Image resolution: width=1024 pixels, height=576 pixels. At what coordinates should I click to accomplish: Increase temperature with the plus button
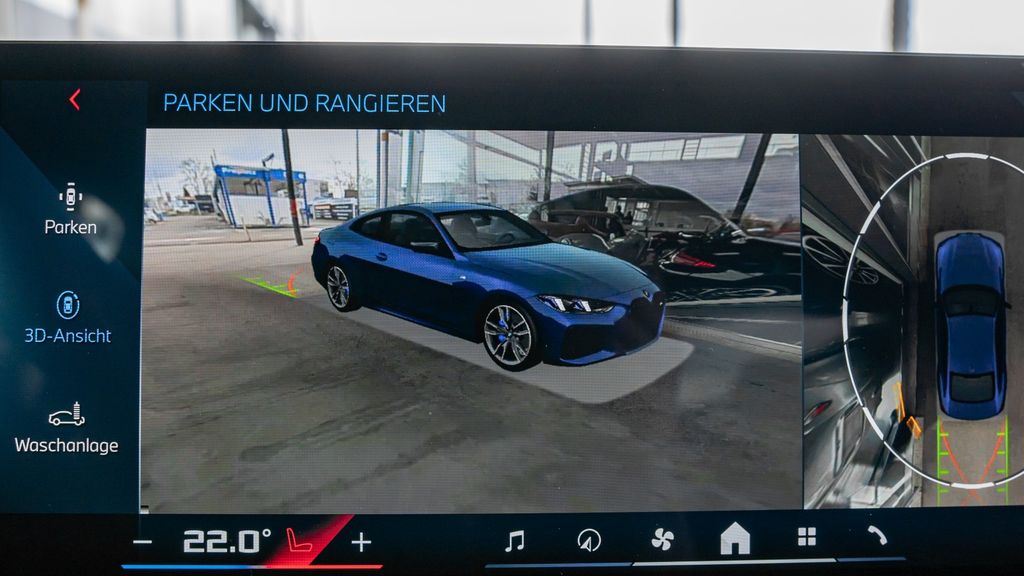(361, 542)
